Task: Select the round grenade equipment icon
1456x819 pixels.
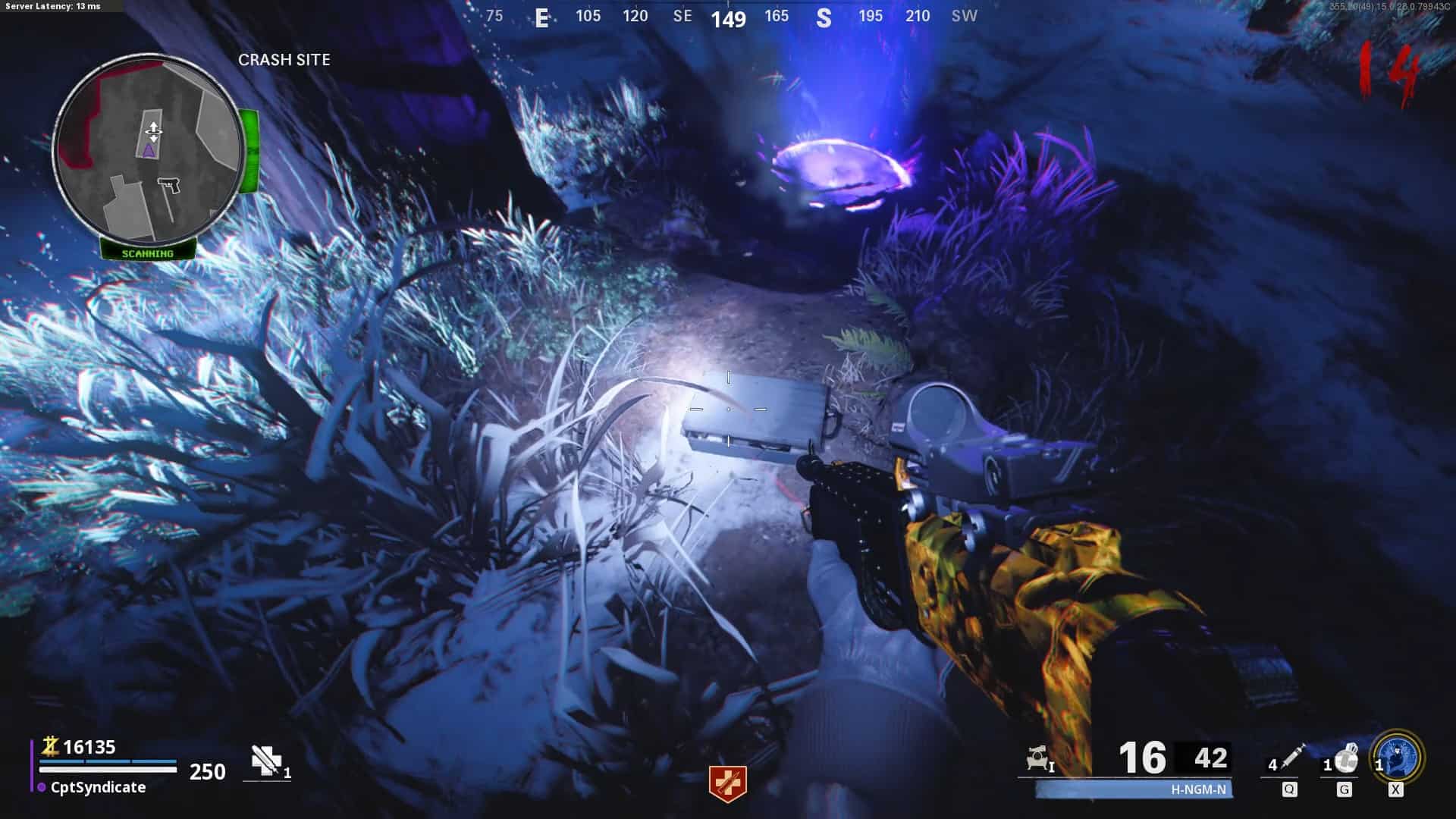Action: tap(1346, 758)
